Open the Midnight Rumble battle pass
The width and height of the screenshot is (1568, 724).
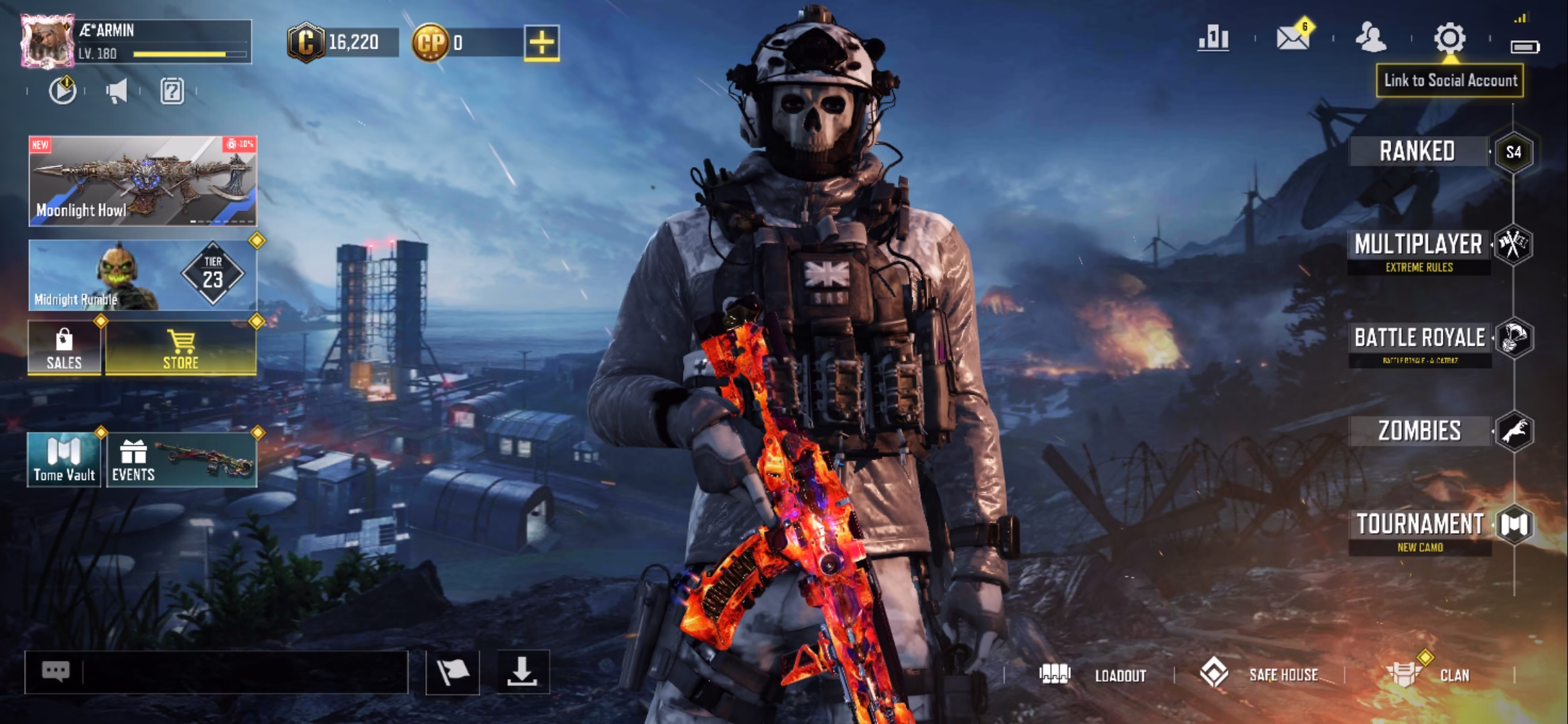(x=143, y=276)
